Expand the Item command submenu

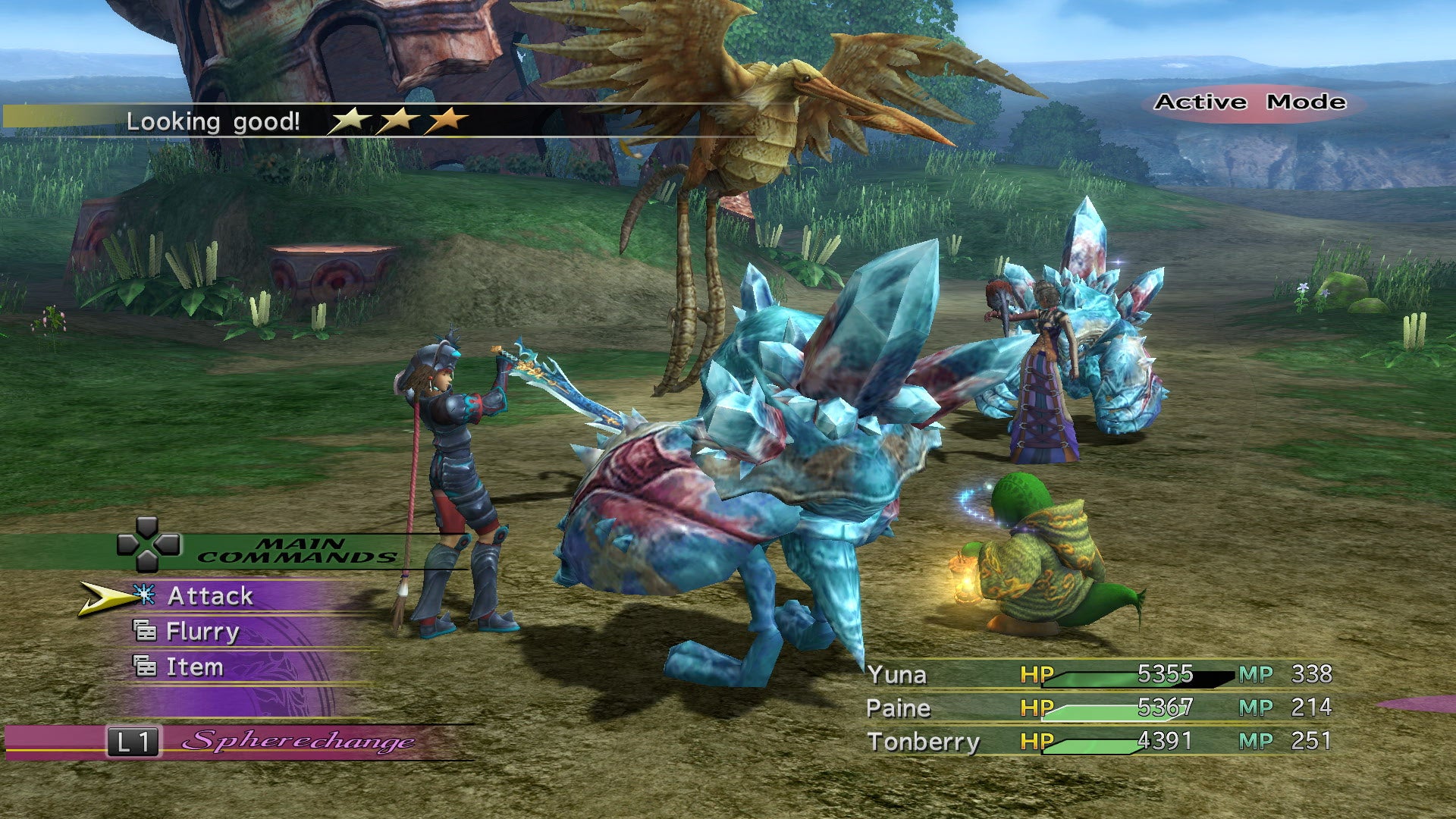click(x=196, y=667)
